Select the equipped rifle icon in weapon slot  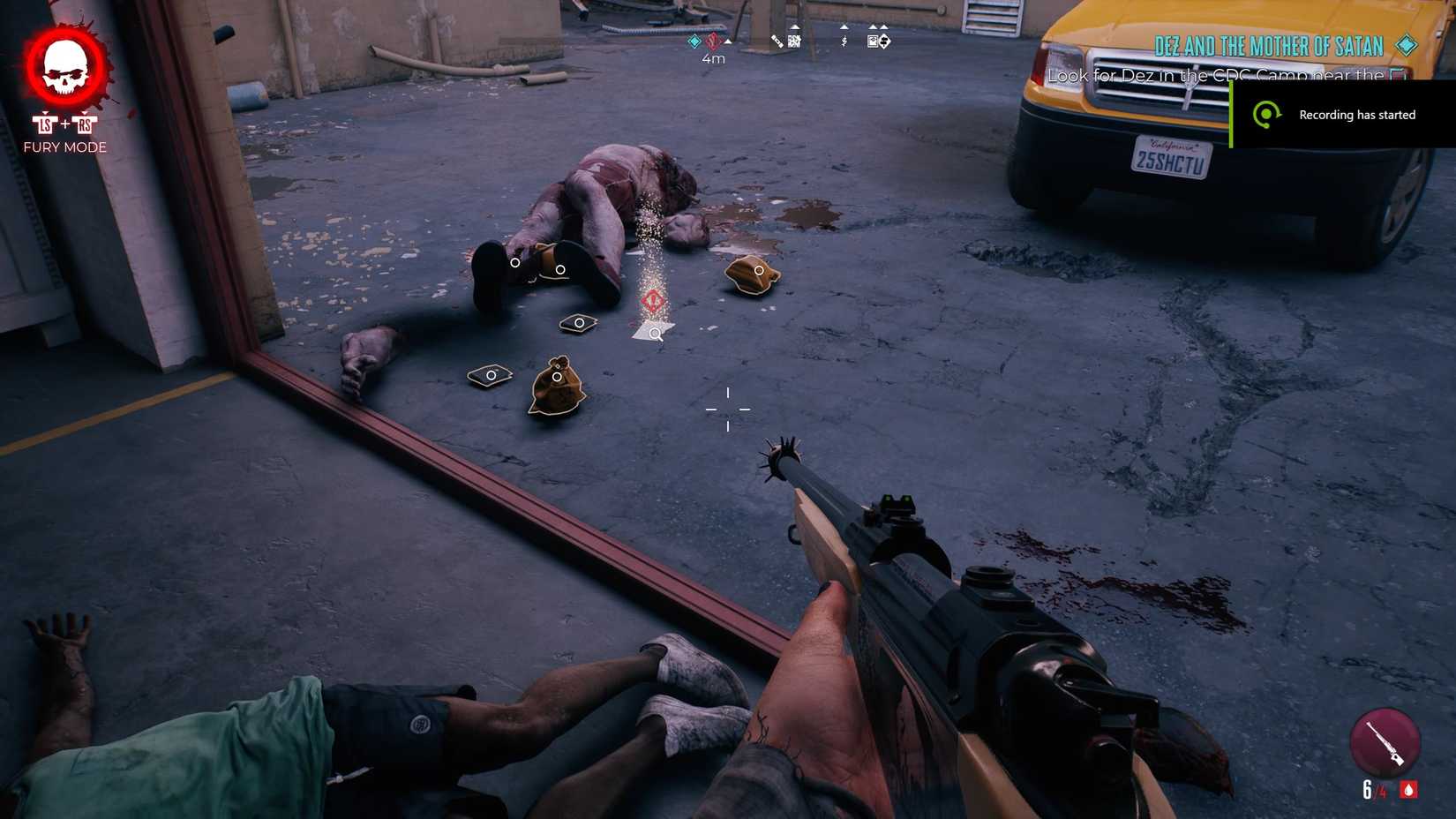click(x=1385, y=742)
